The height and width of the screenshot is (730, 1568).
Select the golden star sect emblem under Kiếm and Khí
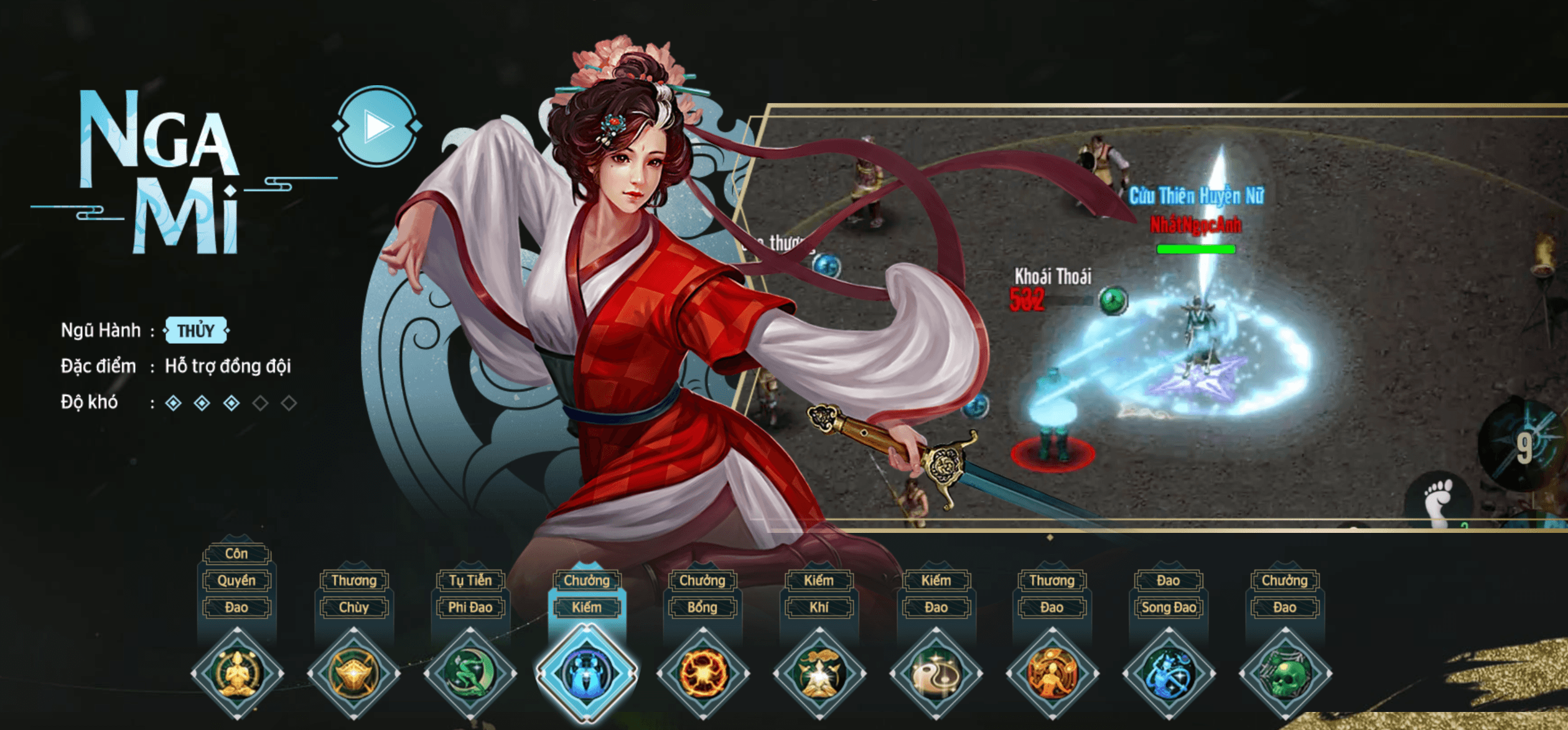click(x=819, y=674)
